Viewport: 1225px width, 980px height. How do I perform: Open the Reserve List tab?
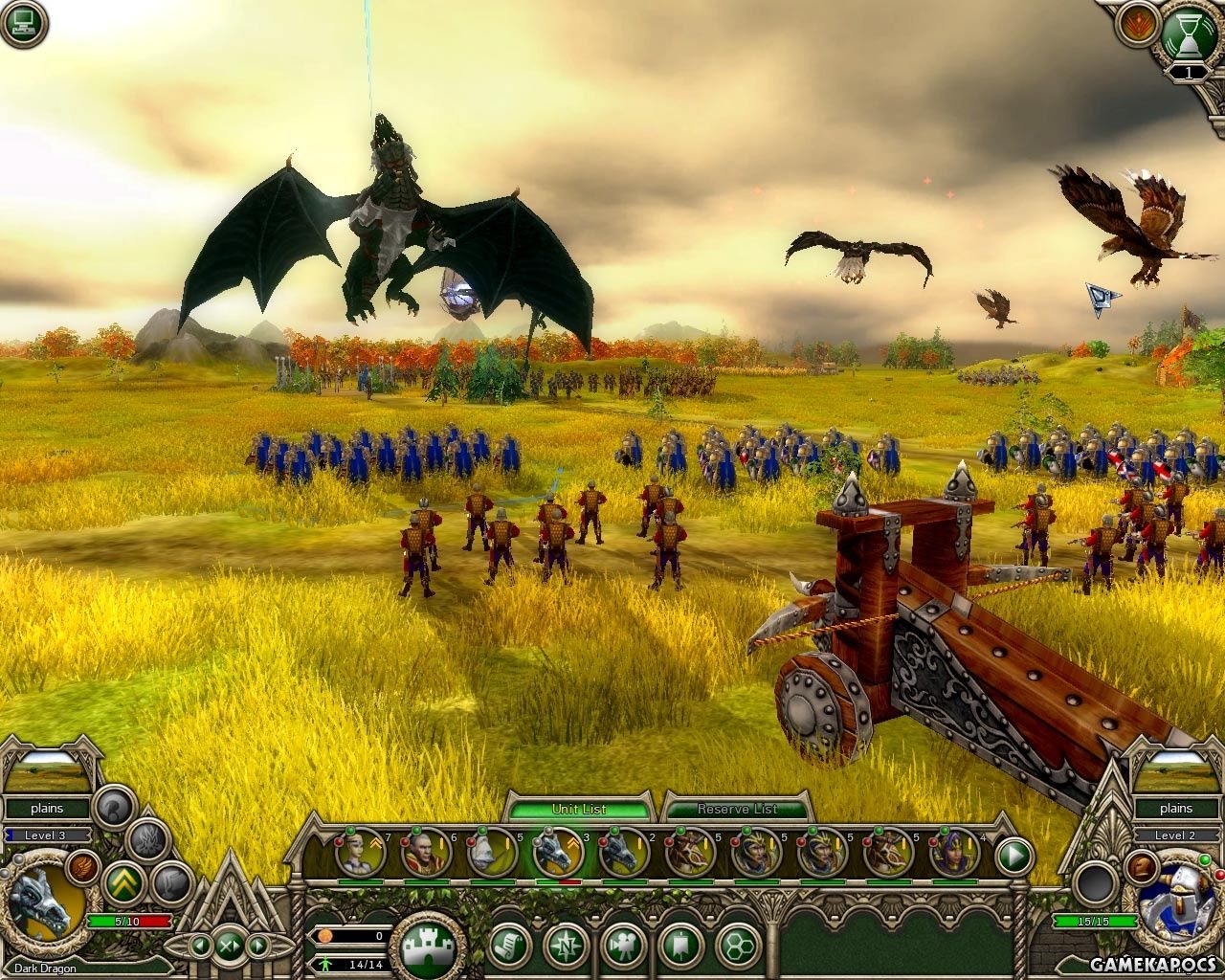click(736, 809)
